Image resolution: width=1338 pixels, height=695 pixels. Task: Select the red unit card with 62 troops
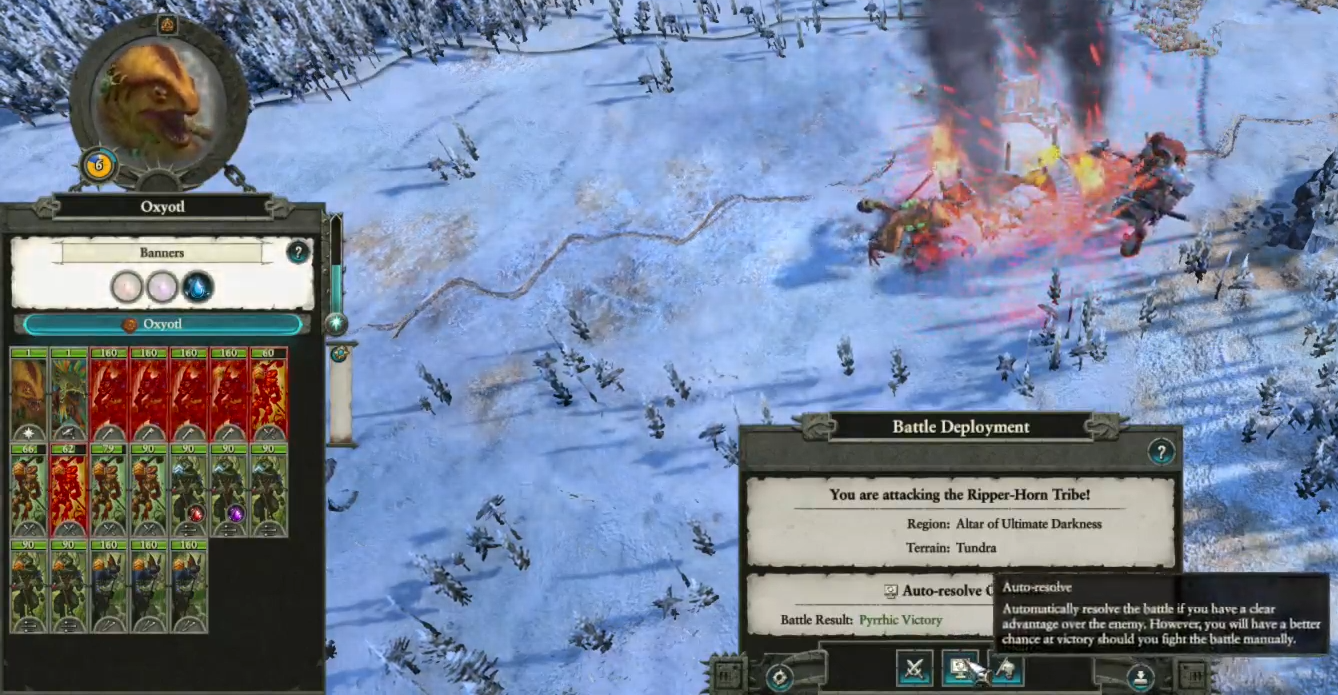click(x=69, y=490)
